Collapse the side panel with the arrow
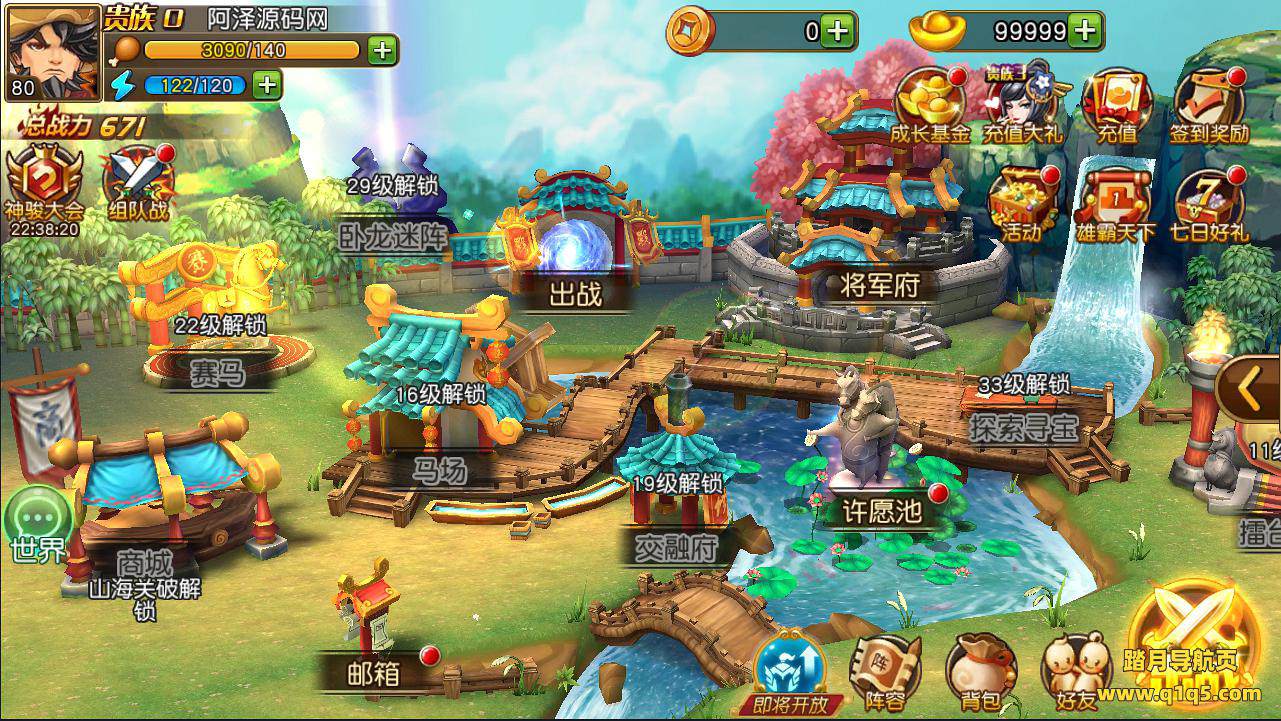The image size is (1281, 721). 1247,390
